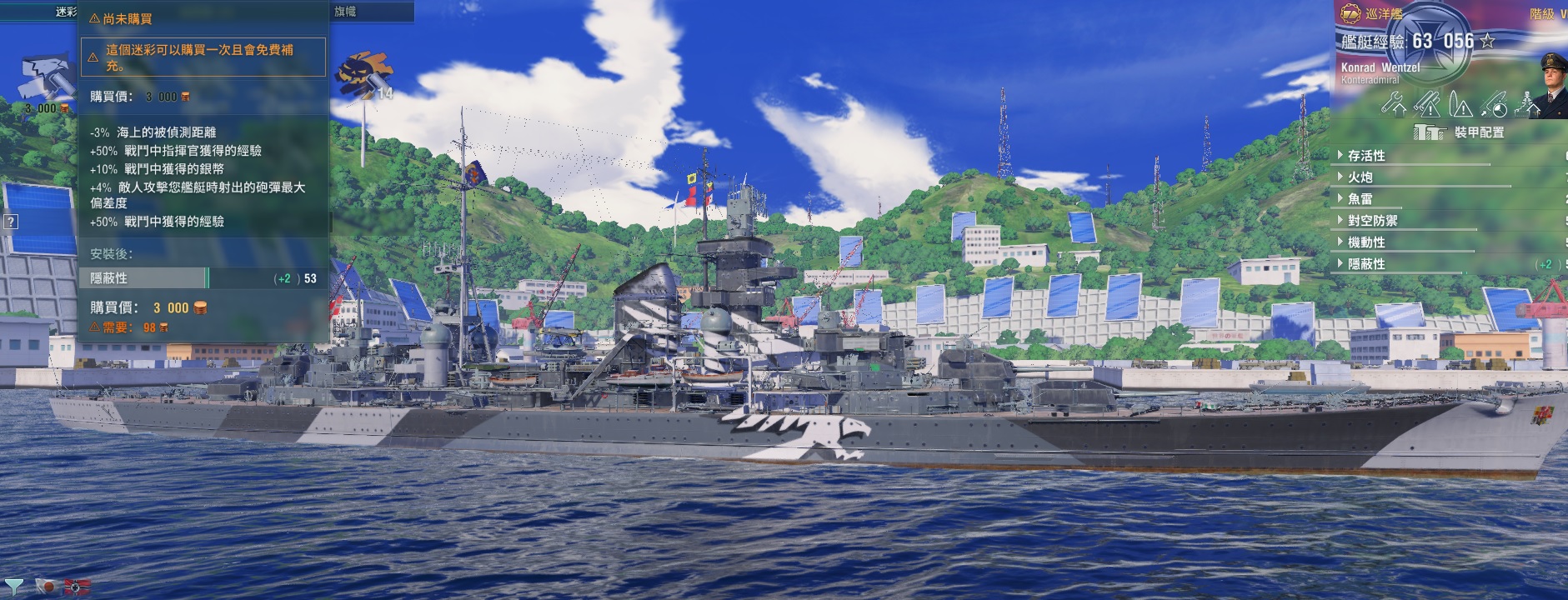Image resolution: width=1568 pixels, height=600 pixels.
Task: Expand the 火炮 artillery stats
Action: 1360,177
